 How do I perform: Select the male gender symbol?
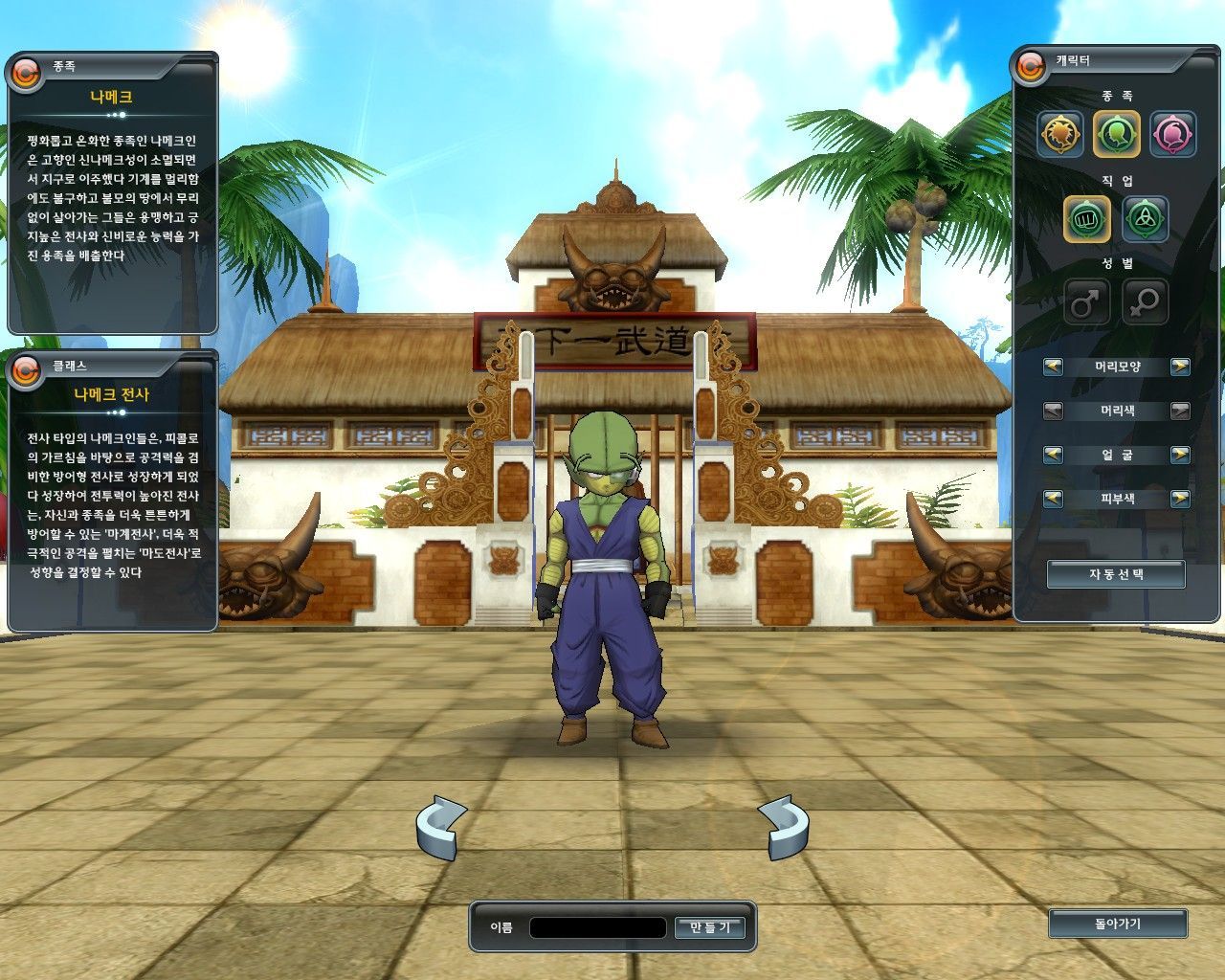click(x=1088, y=302)
